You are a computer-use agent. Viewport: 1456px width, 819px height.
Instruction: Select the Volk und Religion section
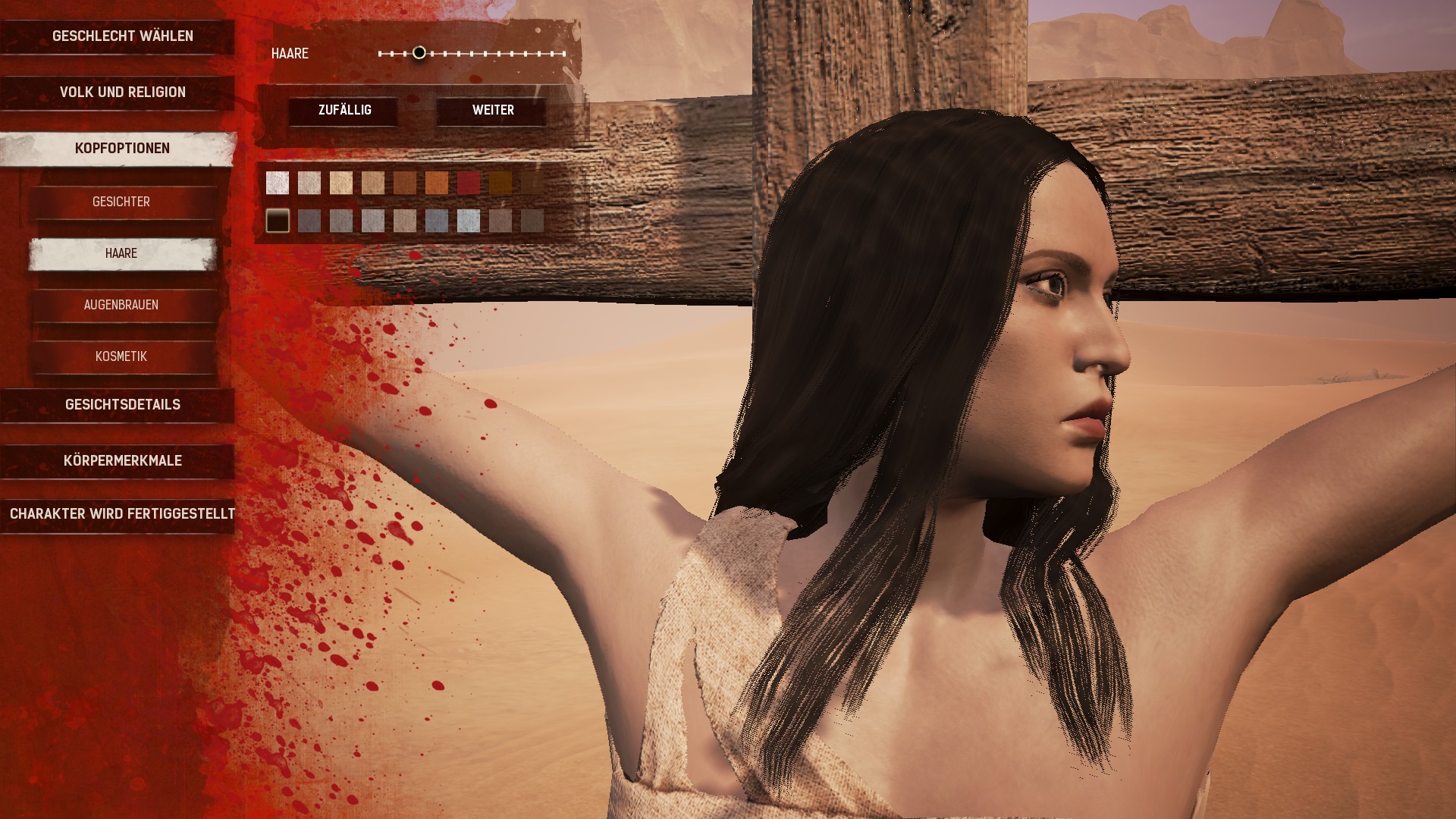tap(122, 93)
